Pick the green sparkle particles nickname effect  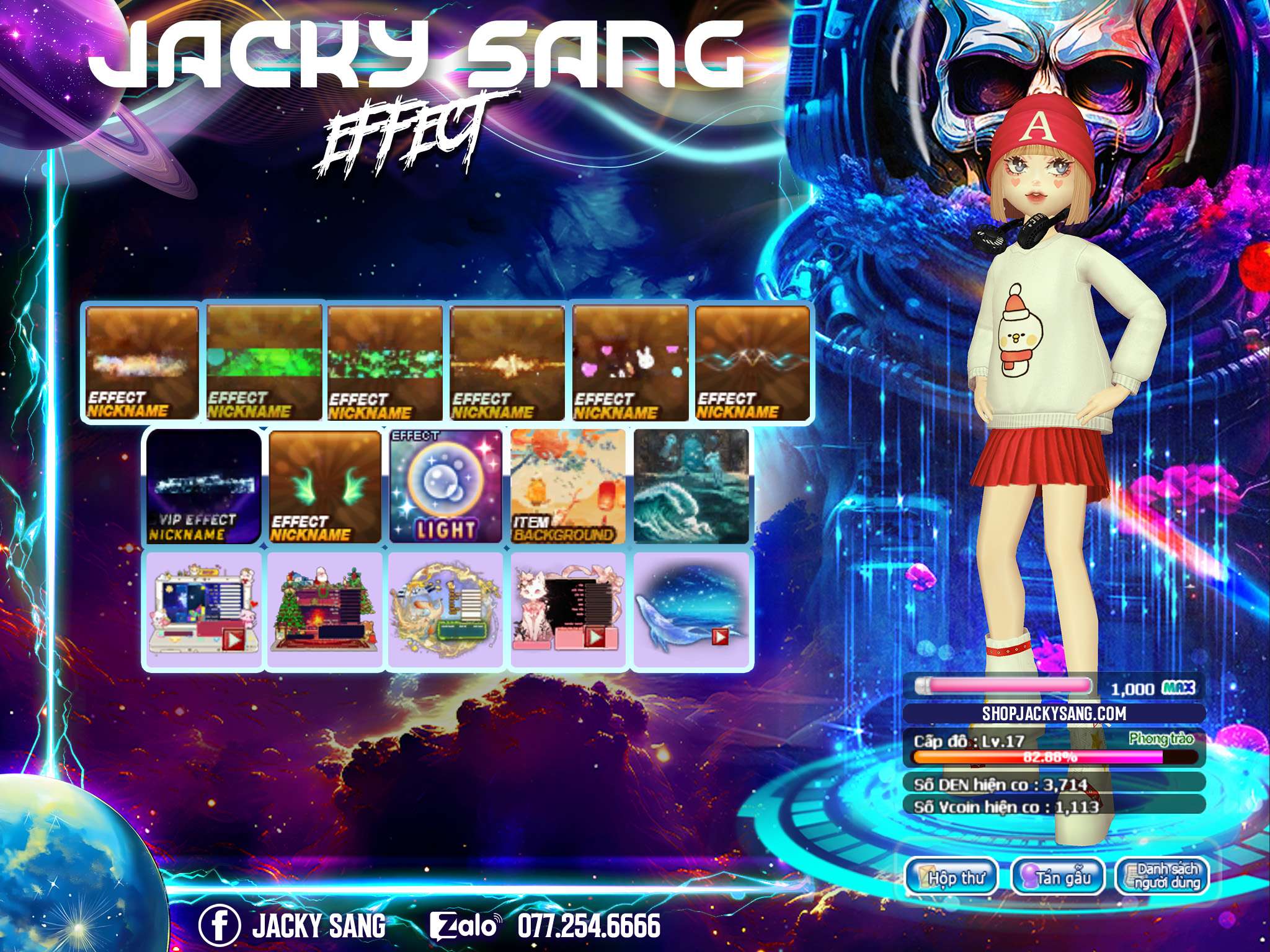click(x=385, y=363)
